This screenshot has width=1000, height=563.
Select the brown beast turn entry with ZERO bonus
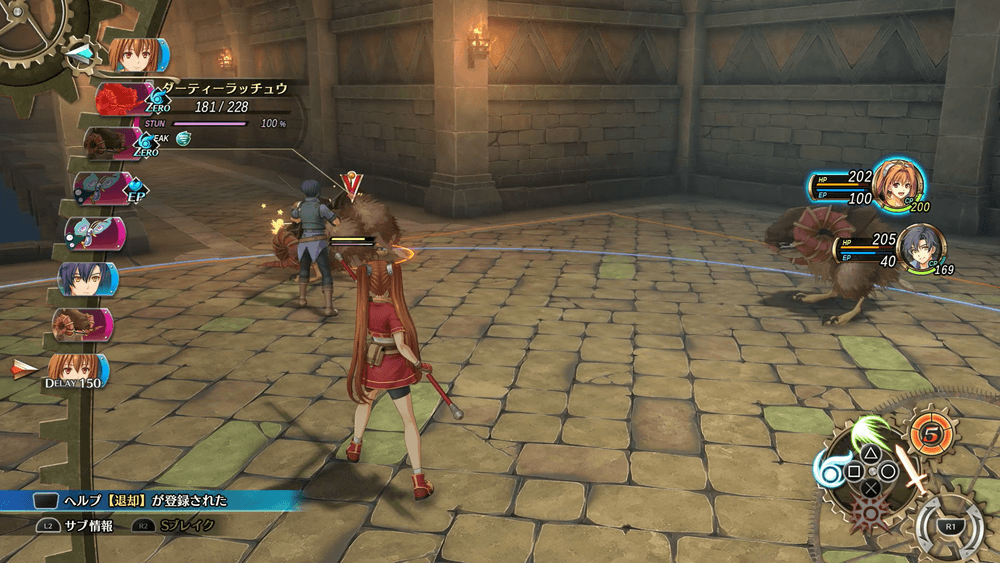click(108, 144)
